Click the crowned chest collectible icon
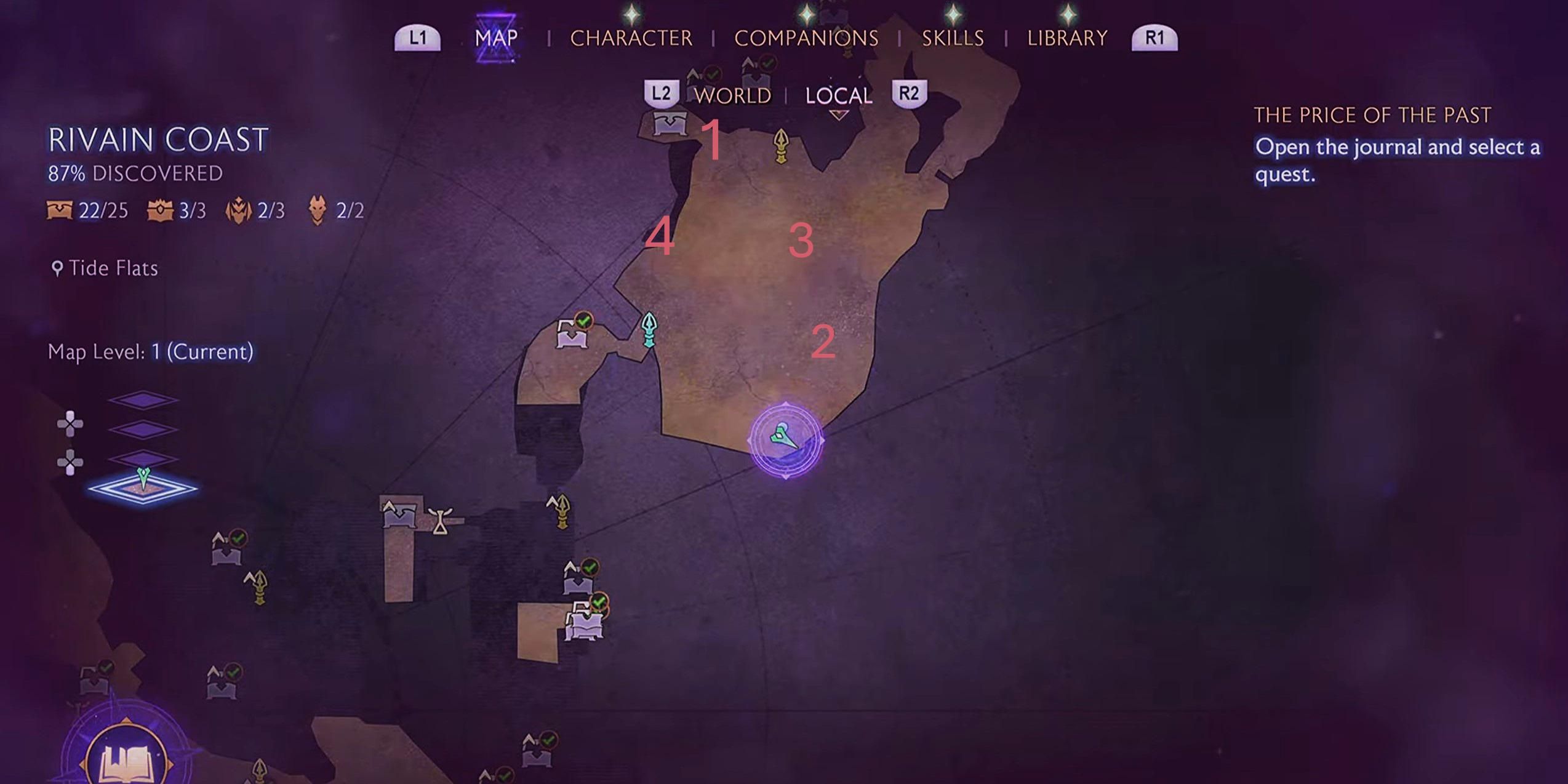The height and width of the screenshot is (784, 1568). pyautogui.click(x=160, y=210)
